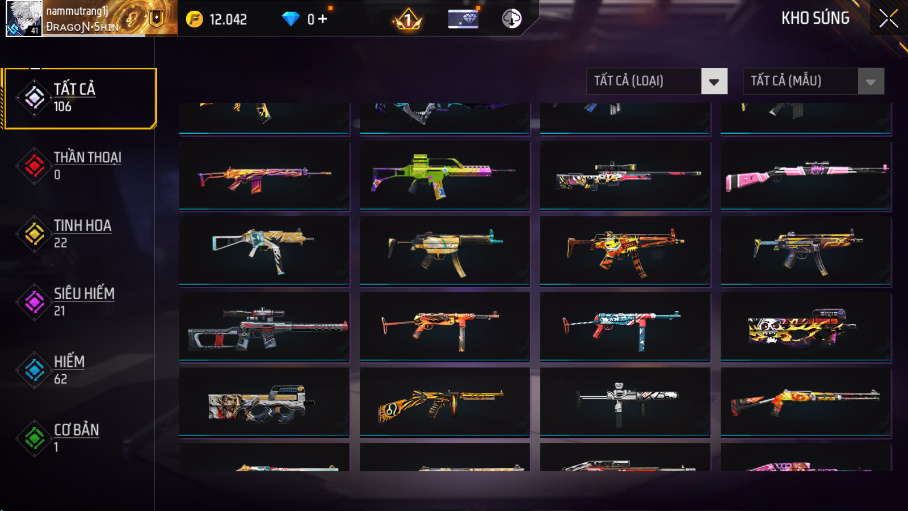The height and width of the screenshot is (511, 908).
Task: Switch to the Hiếm rarity tab
Action: point(79,369)
